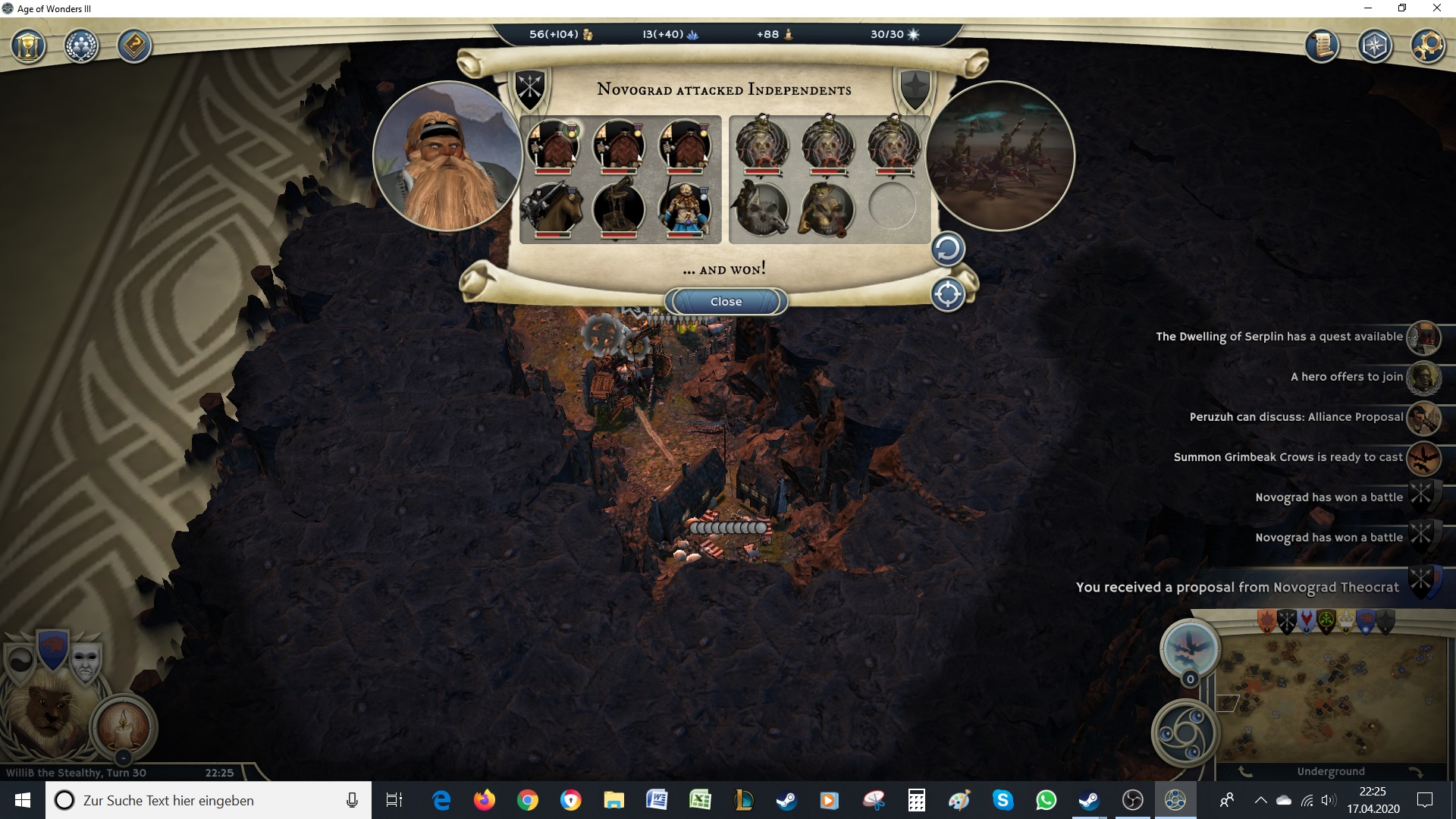1456x819 pixels.
Task: Open the golden tome book icon
Action: pyautogui.click(x=134, y=47)
